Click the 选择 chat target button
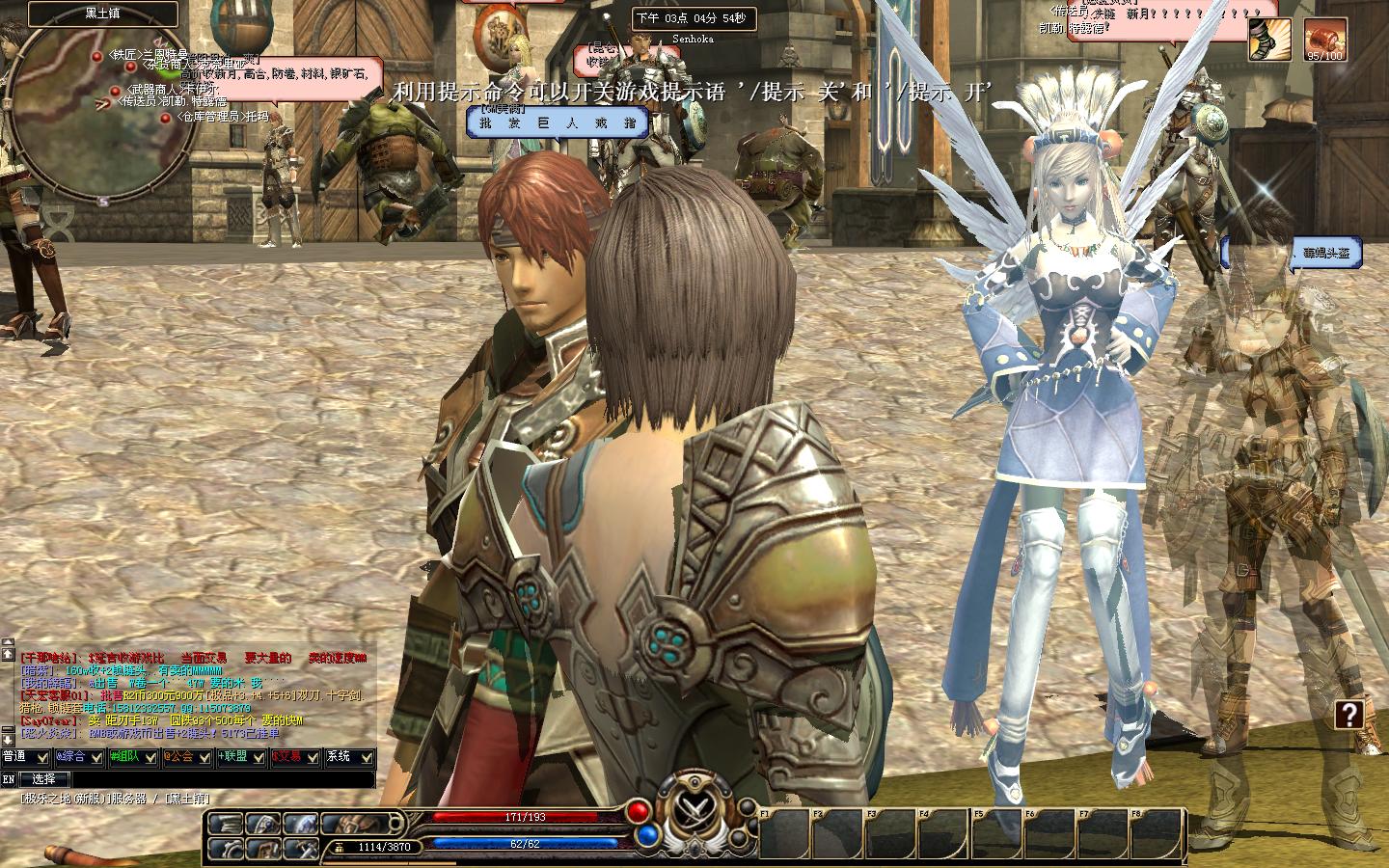This screenshot has width=1389, height=868. point(44,778)
